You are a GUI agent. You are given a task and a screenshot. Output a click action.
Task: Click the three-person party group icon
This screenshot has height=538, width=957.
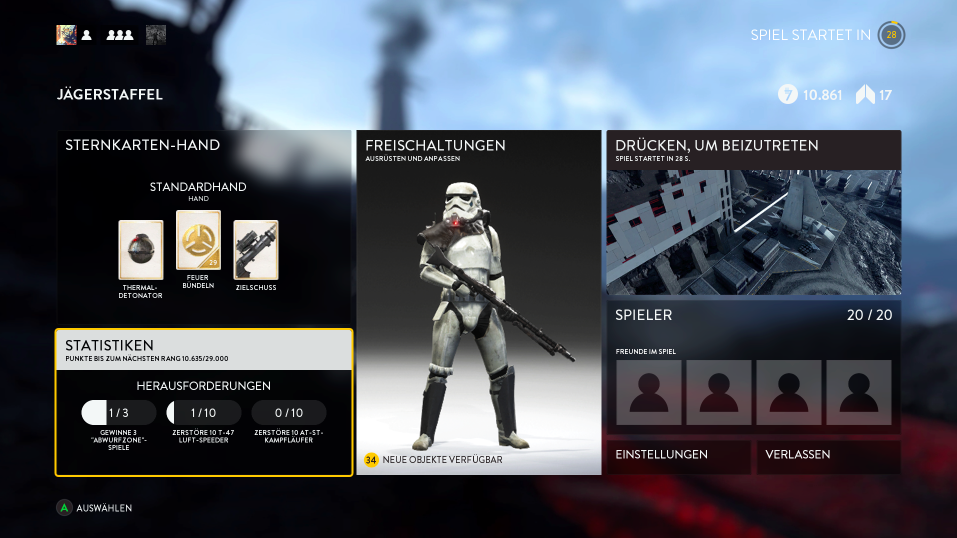[120, 35]
